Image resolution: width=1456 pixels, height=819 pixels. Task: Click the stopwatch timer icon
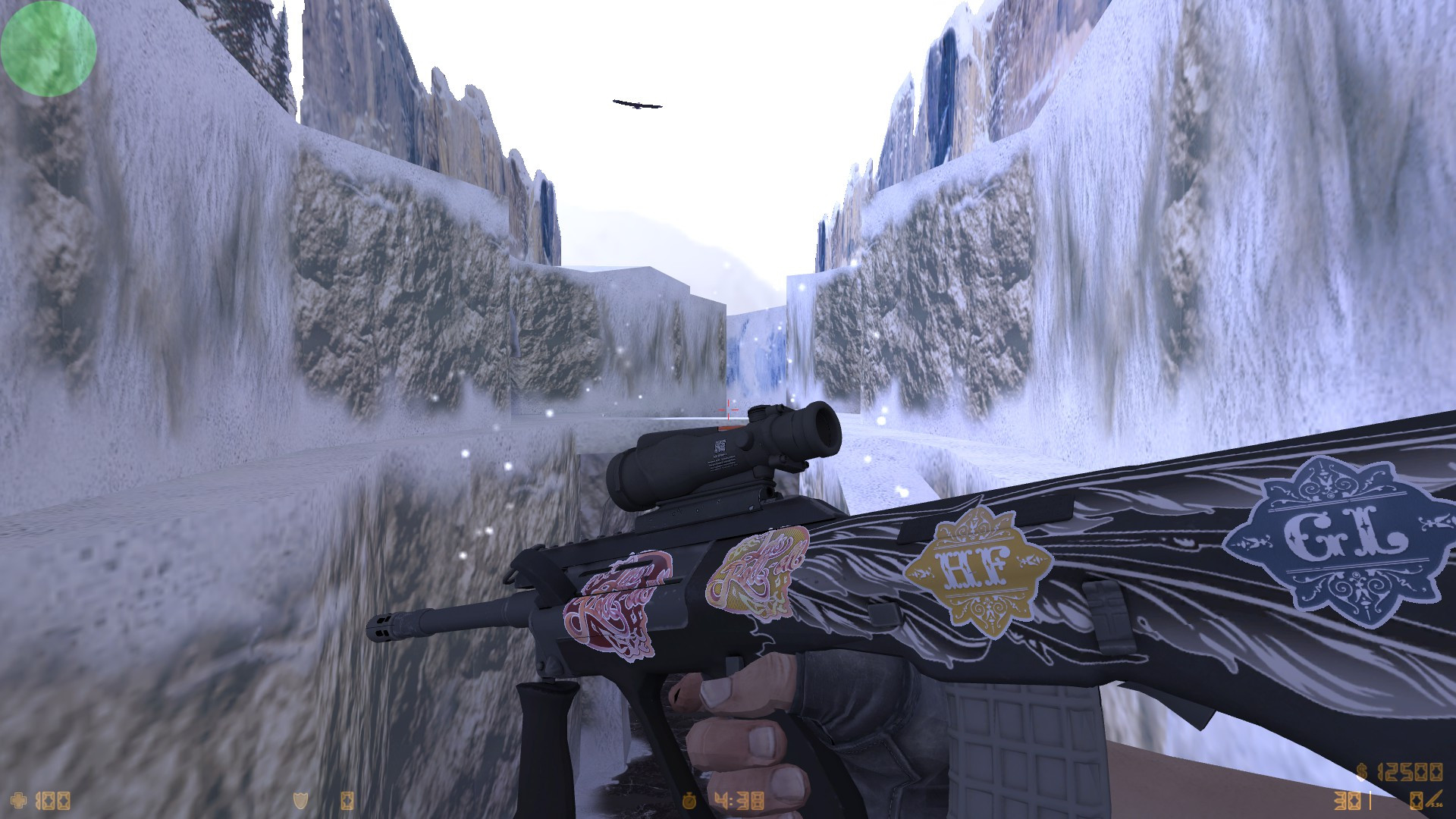click(691, 800)
